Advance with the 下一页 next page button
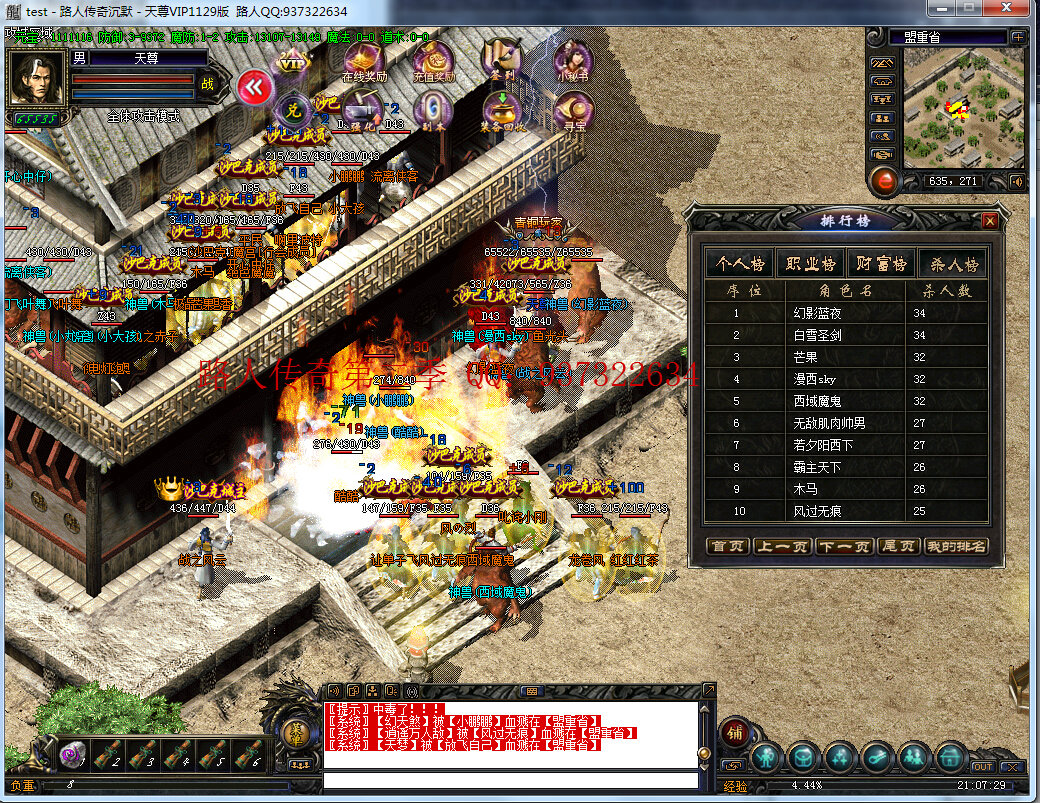Screen dimensions: 1040x803 (841, 546)
